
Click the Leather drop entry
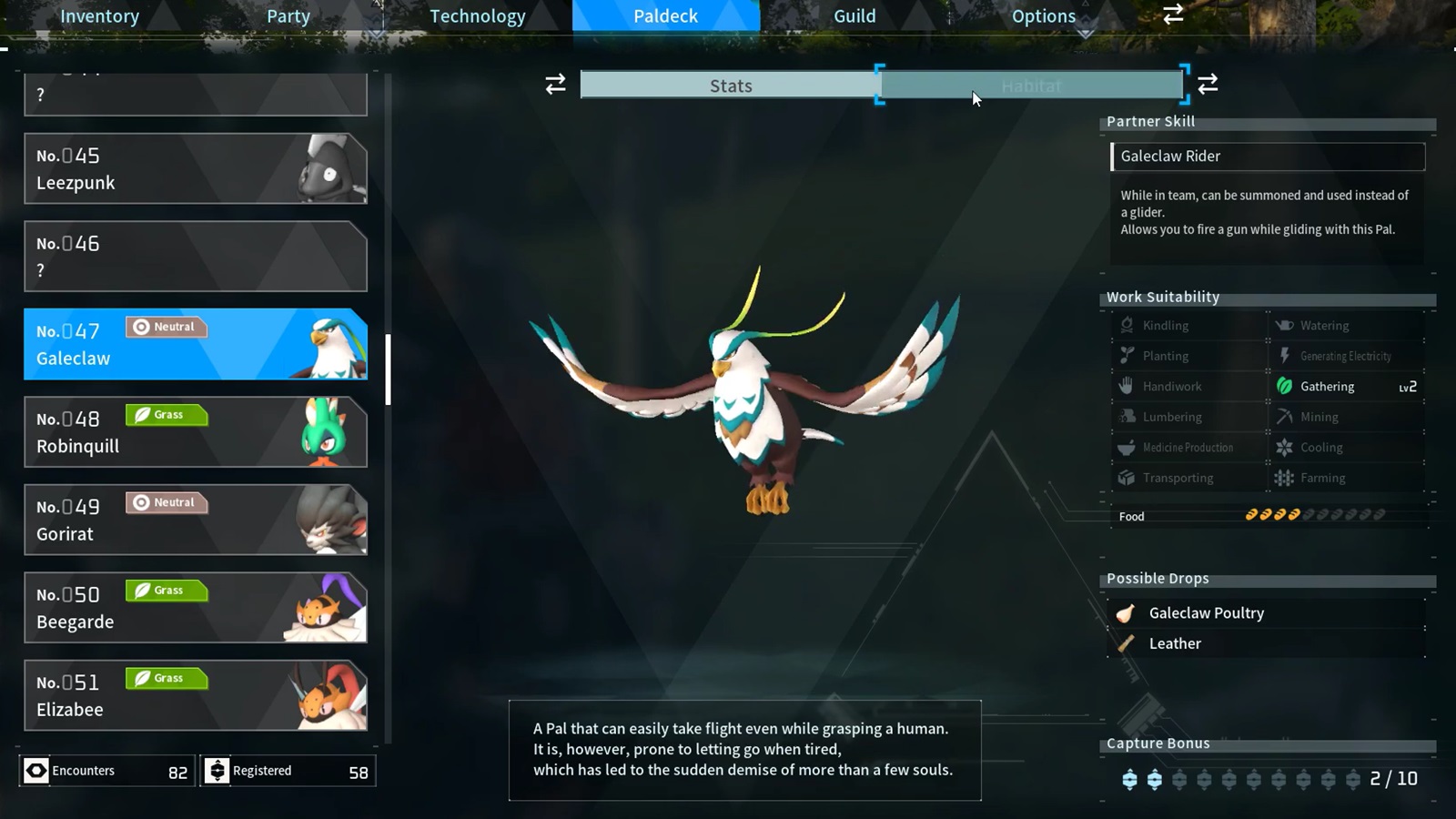point(1175,643)
